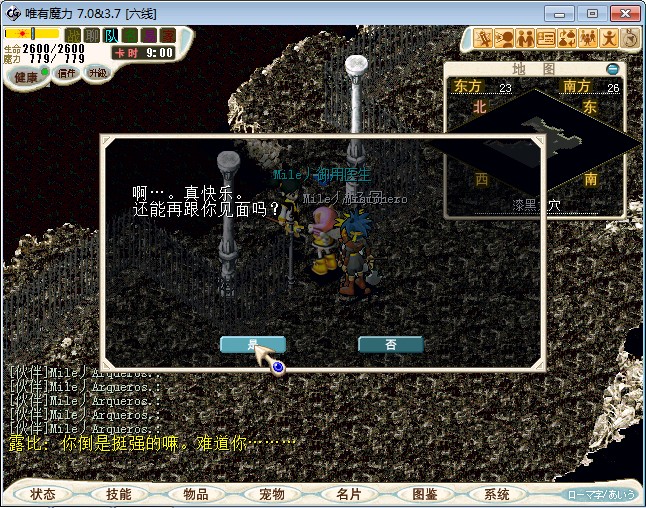The width and height of the screenshot is (646, 508).
Task: Choose 否 (No) in the dialogue
Action: (390, 344)
